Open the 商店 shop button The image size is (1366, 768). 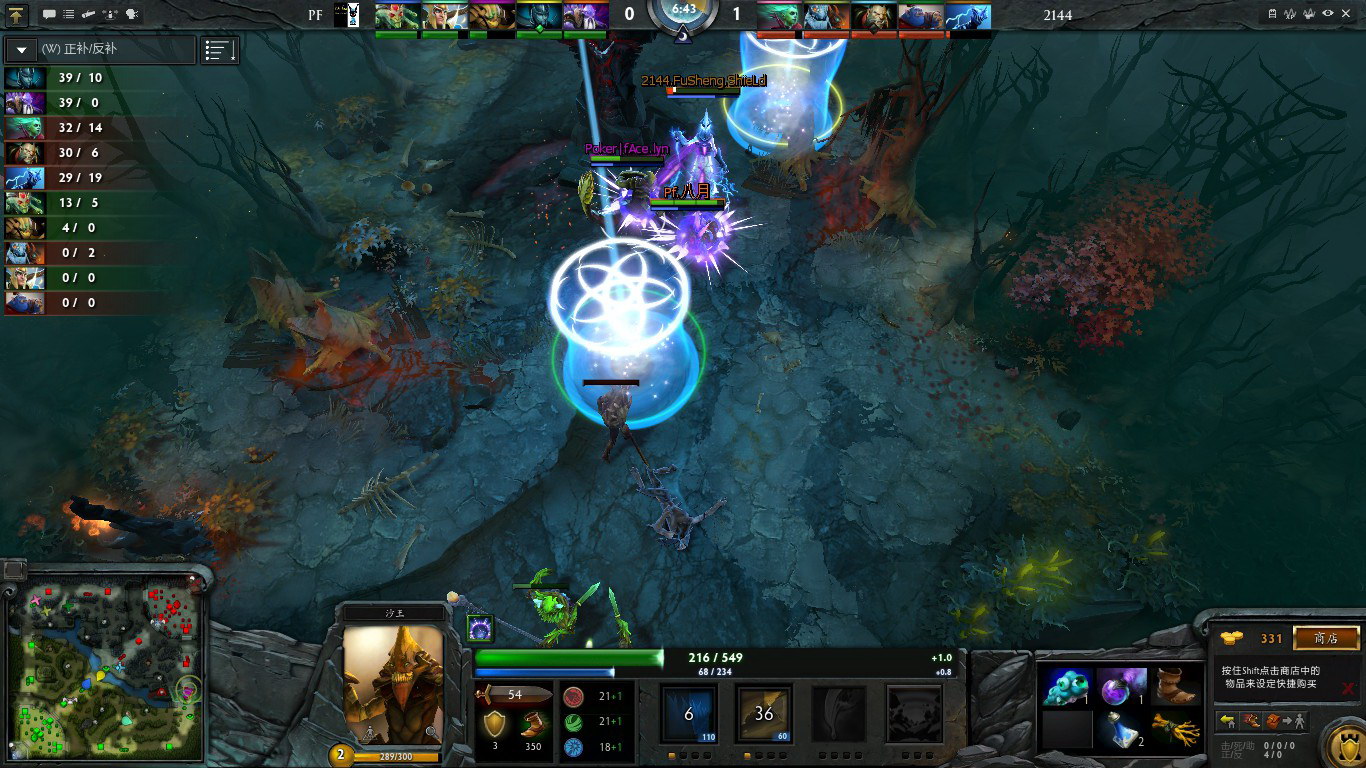[1326, 638]
